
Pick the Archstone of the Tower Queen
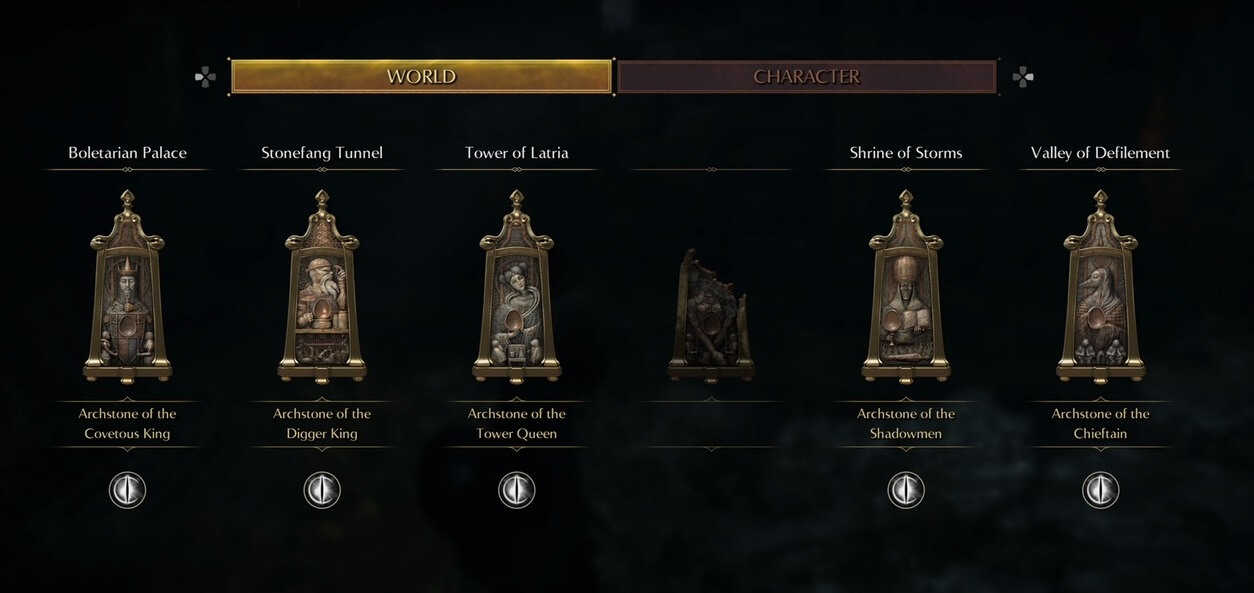click(517, 288)
